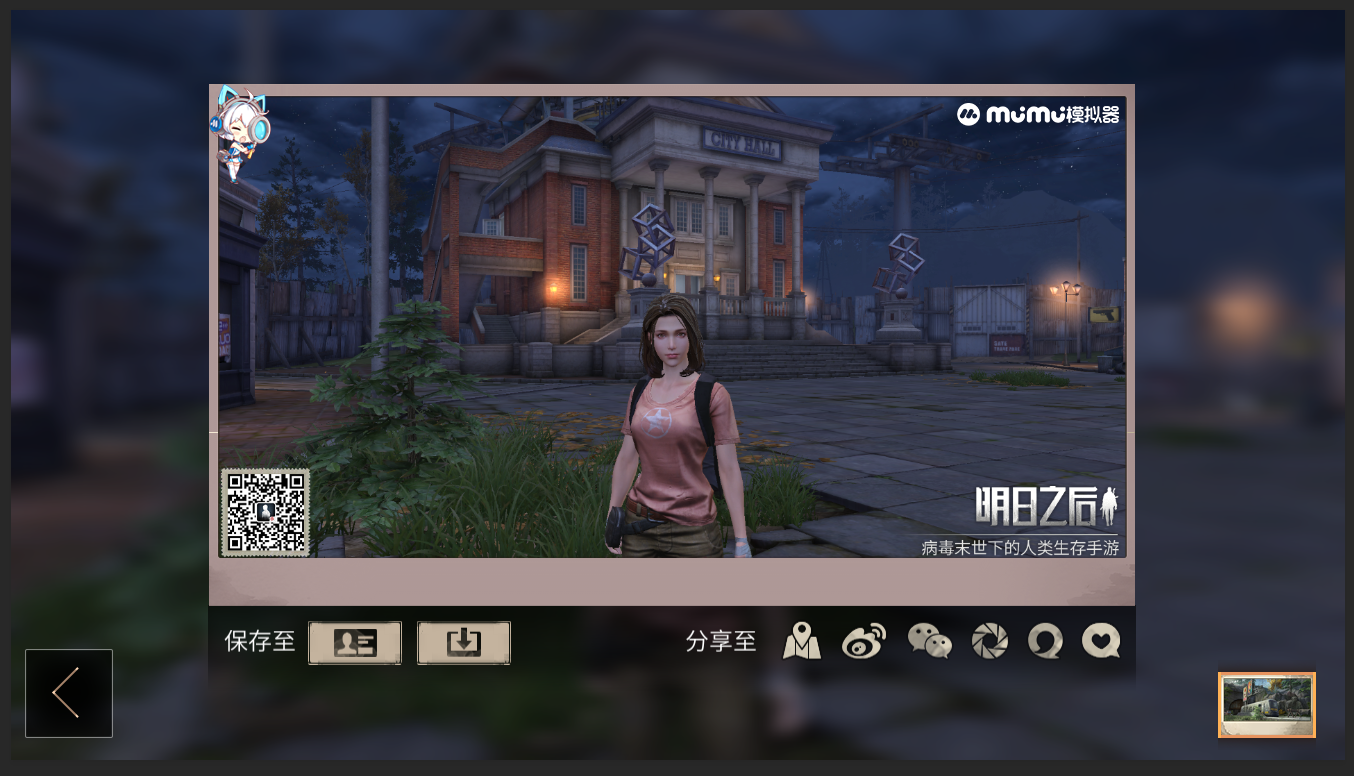
Task: Share the screenshot to Weibo
Action: tap(864, 641)
